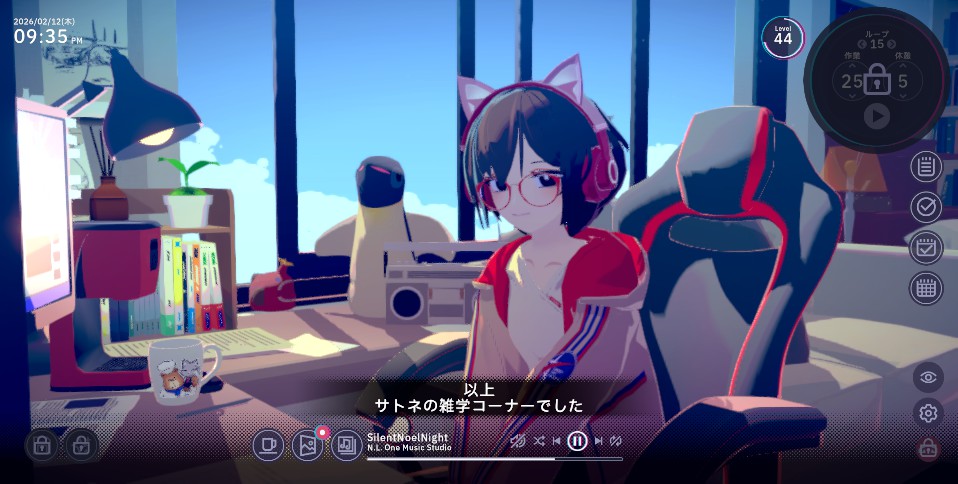
Task: Toggle the repeat icon in music player
Action: click(617, 440)
